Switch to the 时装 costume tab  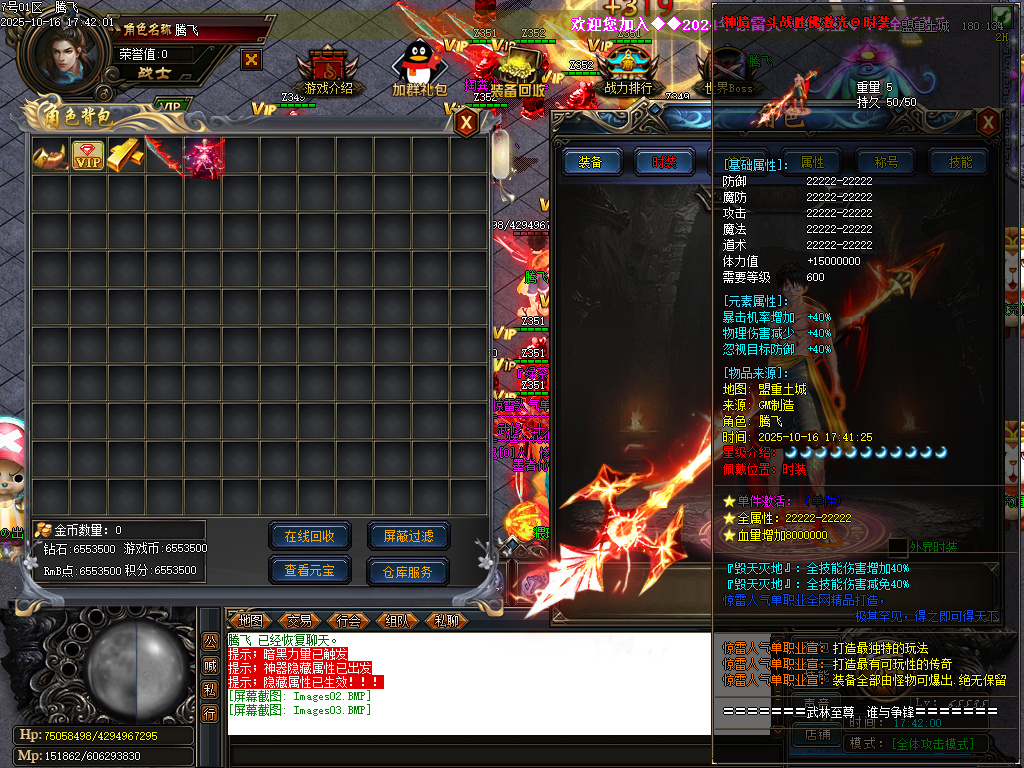click(664, 162)
